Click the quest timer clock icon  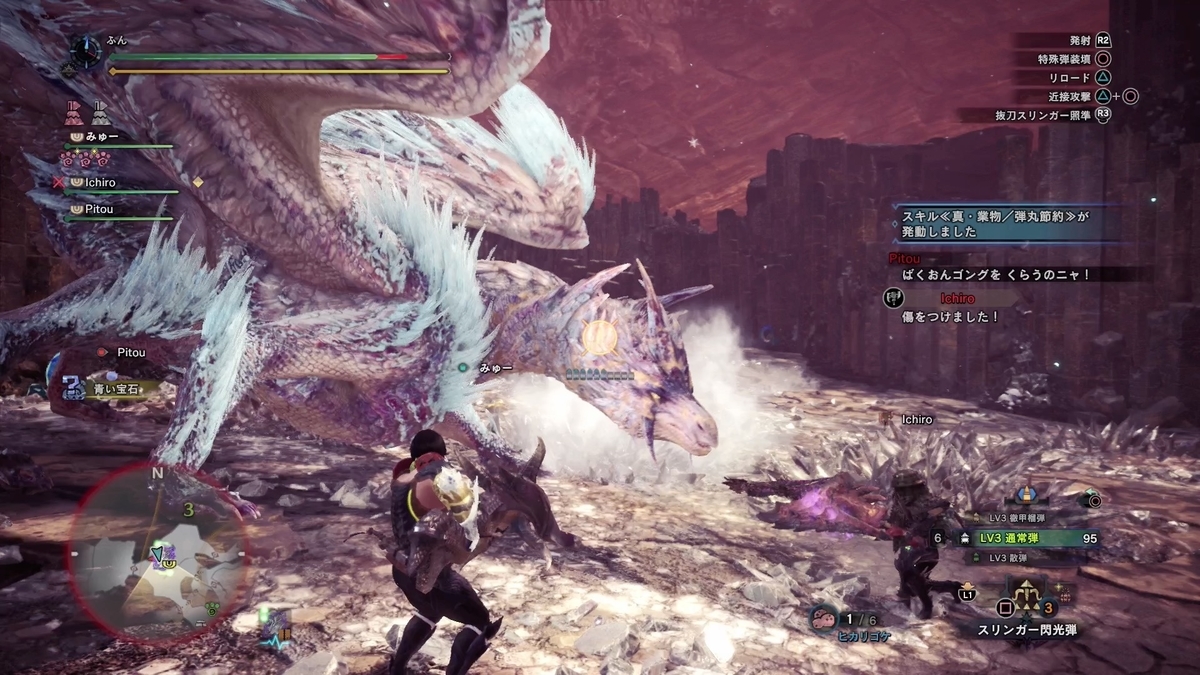point(85,51)
